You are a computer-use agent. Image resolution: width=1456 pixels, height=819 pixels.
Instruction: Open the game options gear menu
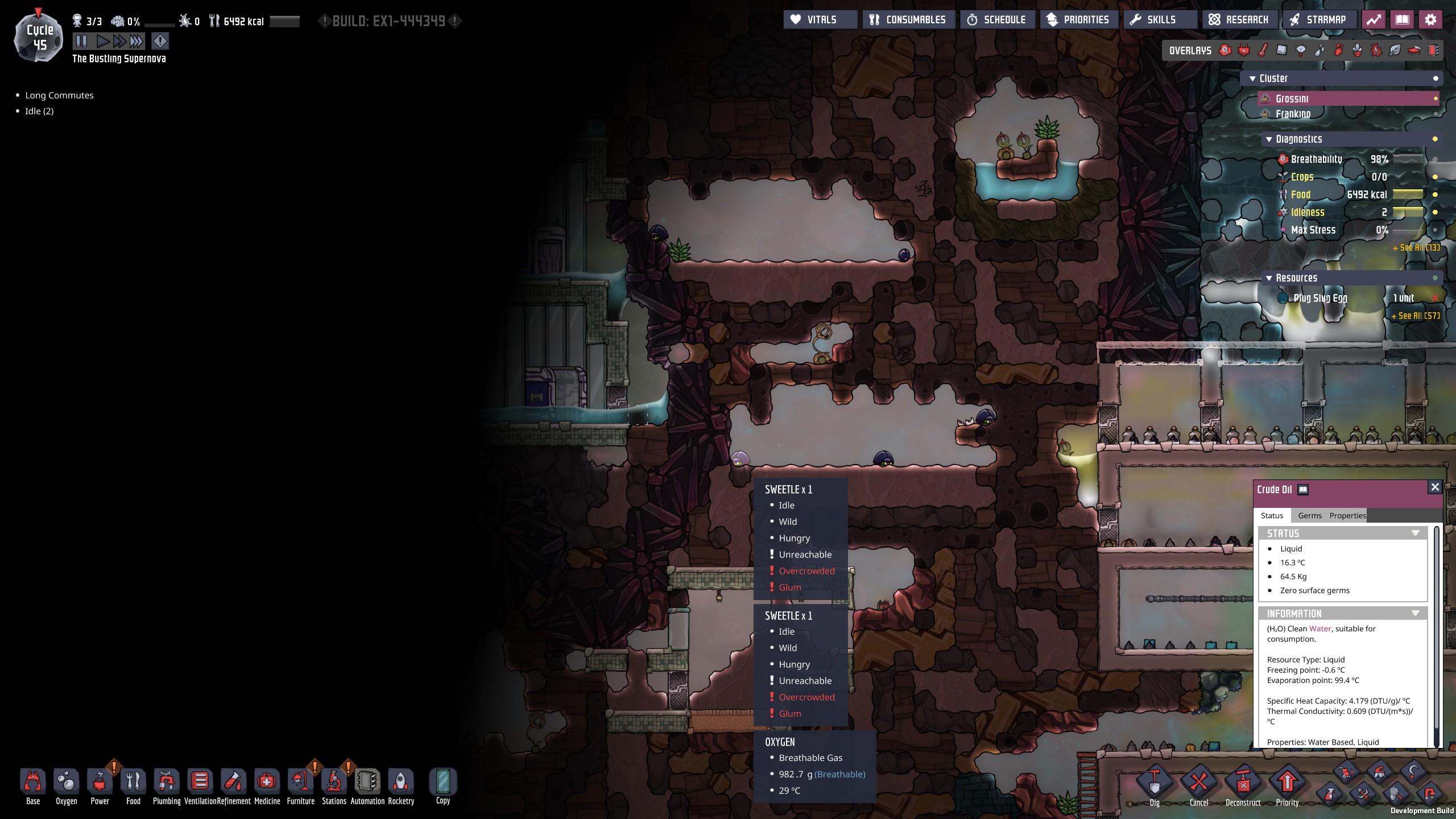(1430, 20)
